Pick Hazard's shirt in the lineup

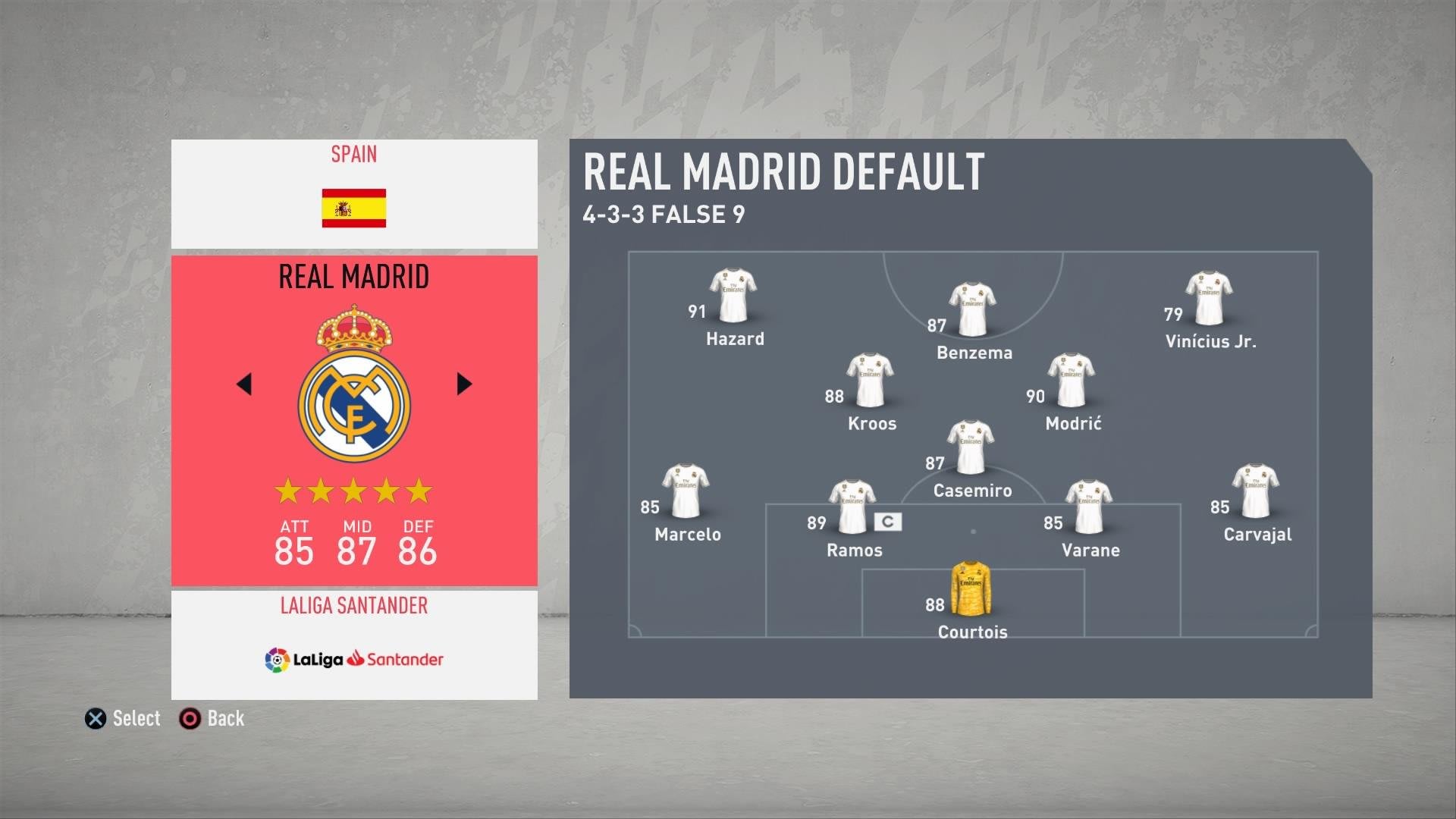733,296
